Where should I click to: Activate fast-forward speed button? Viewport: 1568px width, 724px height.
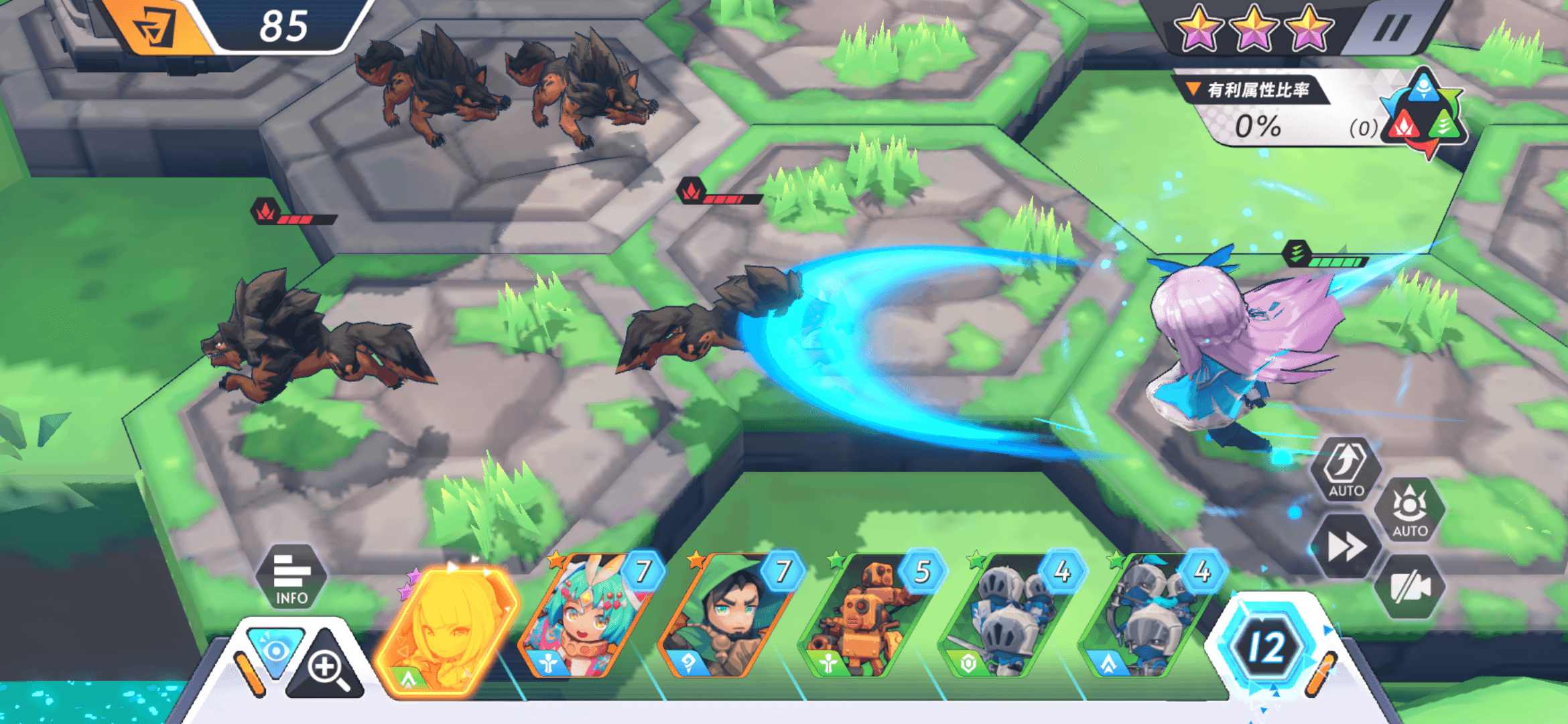1346,547
